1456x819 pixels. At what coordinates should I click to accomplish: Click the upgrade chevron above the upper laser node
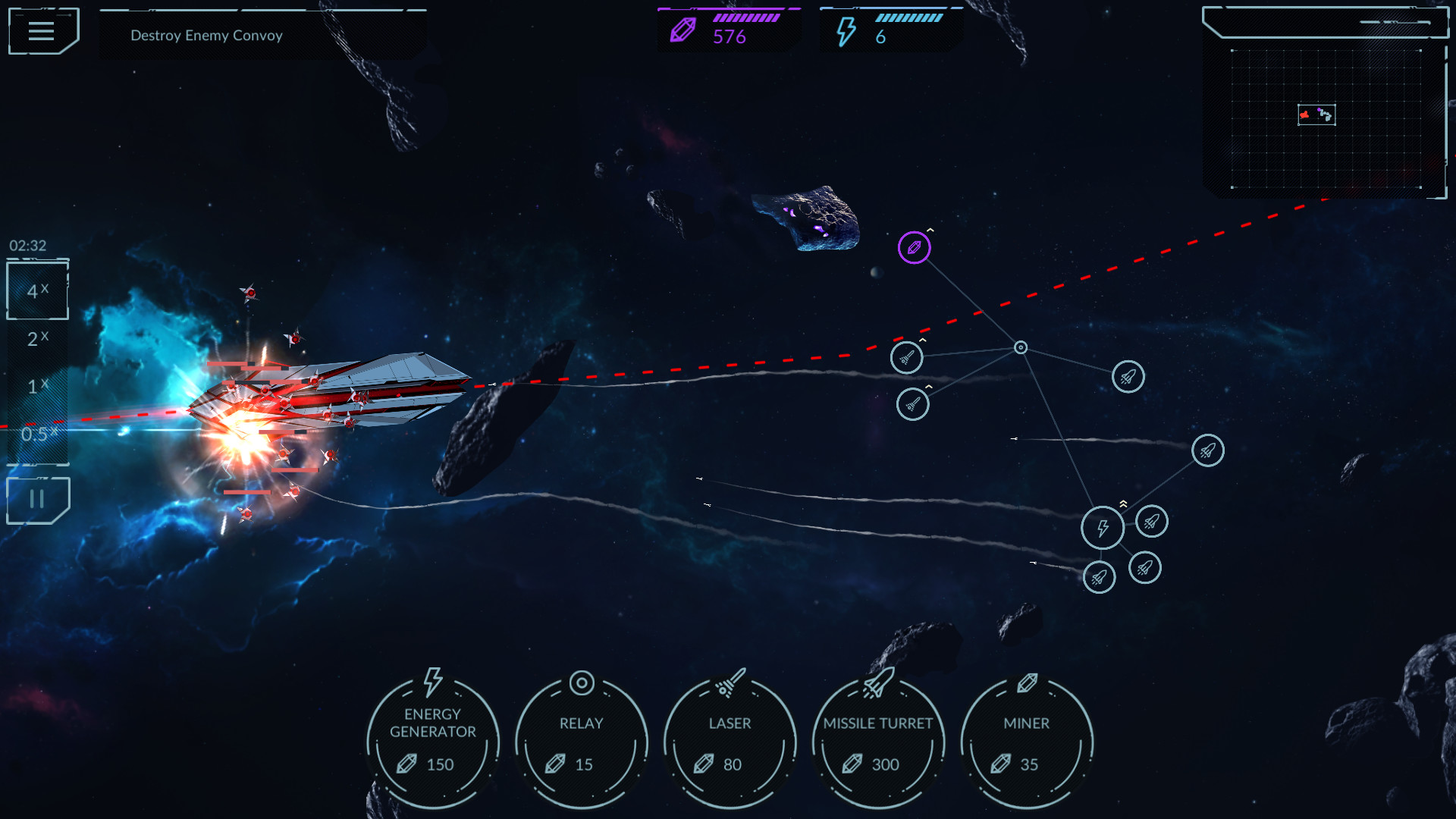pos(922,340)
